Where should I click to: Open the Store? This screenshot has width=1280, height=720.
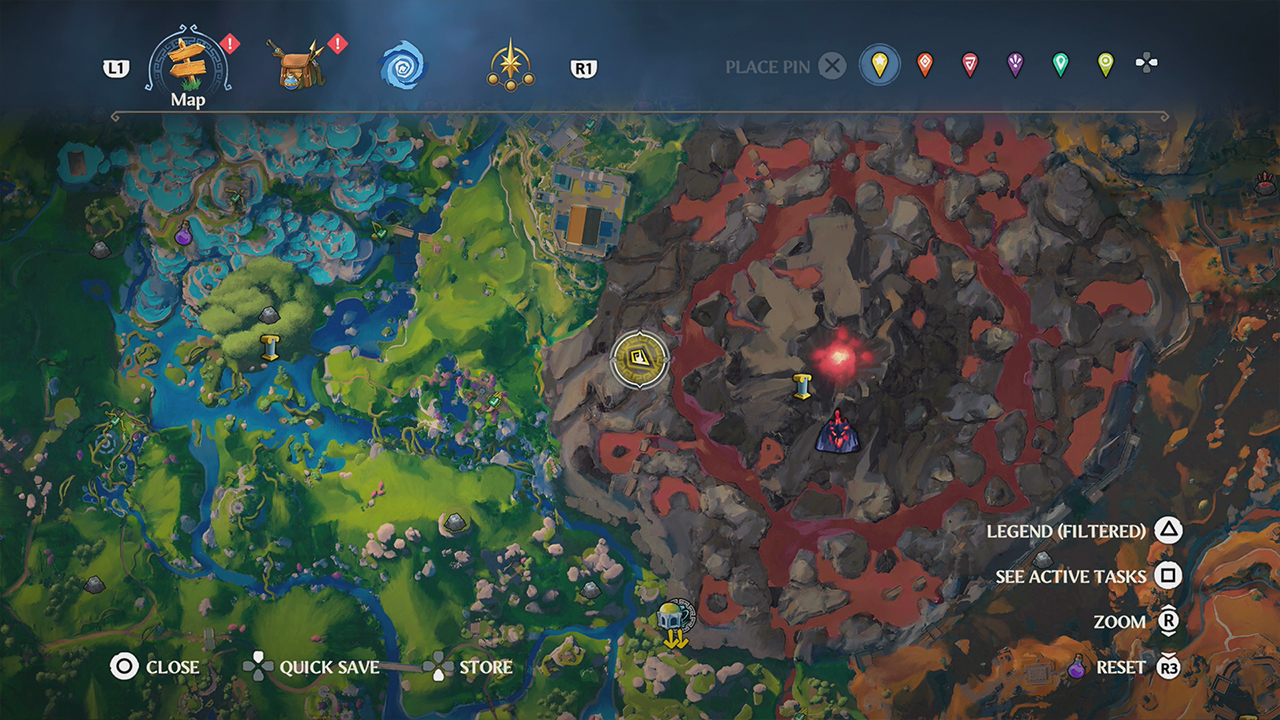pos(475,667)
